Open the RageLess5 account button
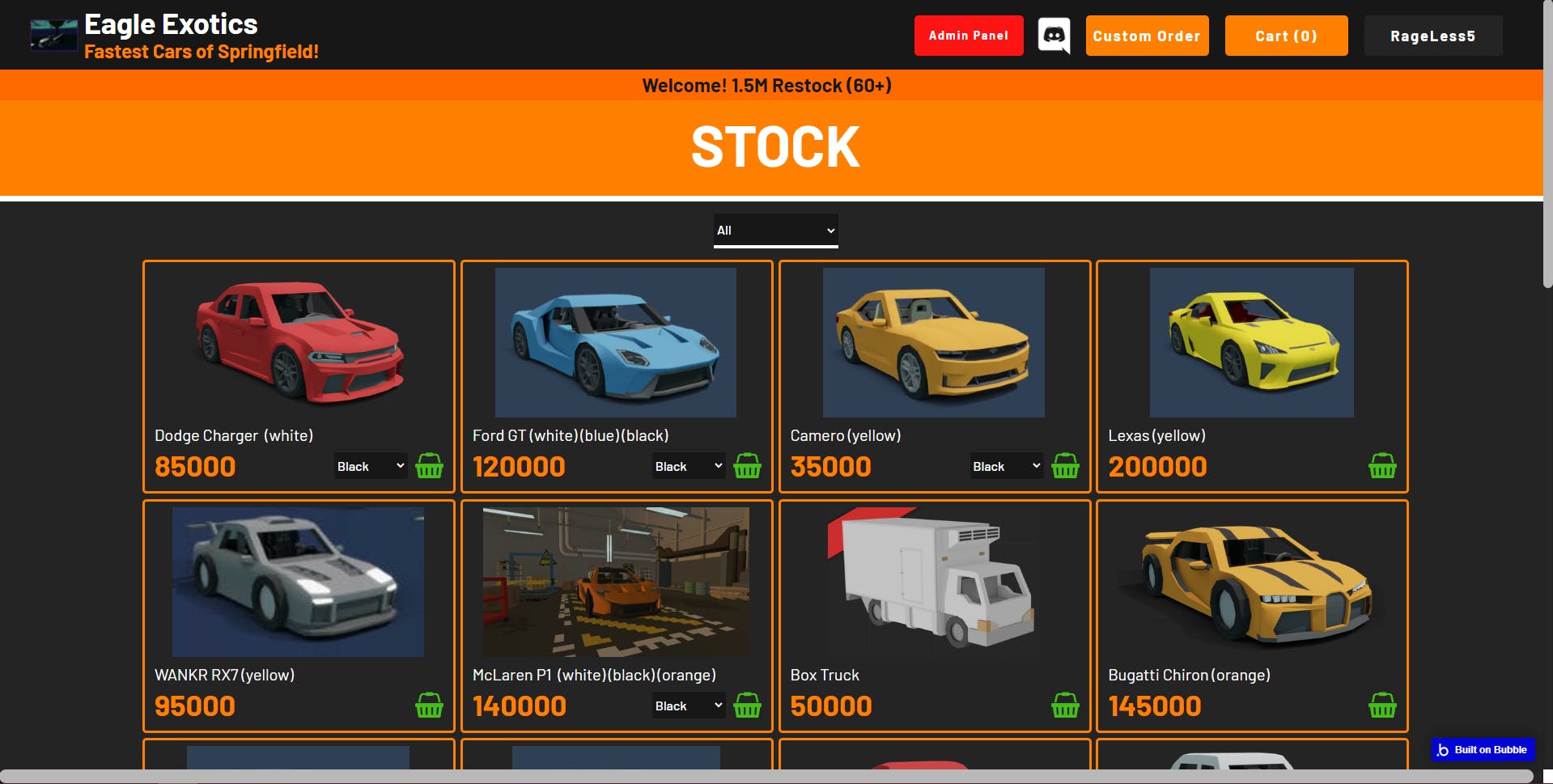 (x=1432, y=36)
